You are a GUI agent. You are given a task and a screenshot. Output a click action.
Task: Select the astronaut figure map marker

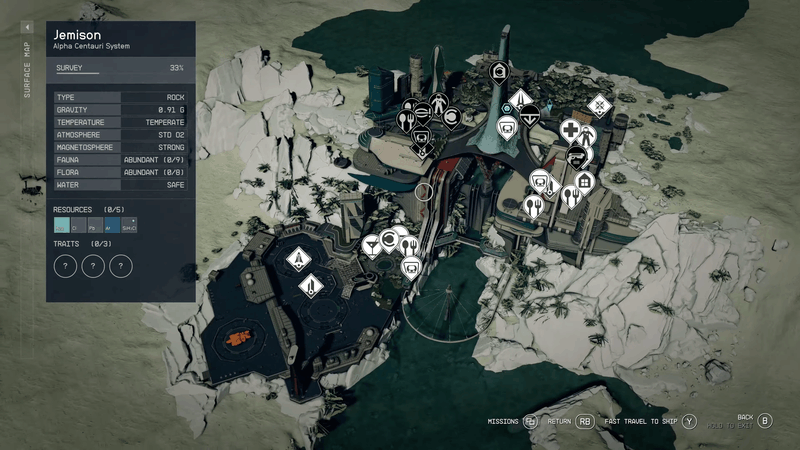438,106
